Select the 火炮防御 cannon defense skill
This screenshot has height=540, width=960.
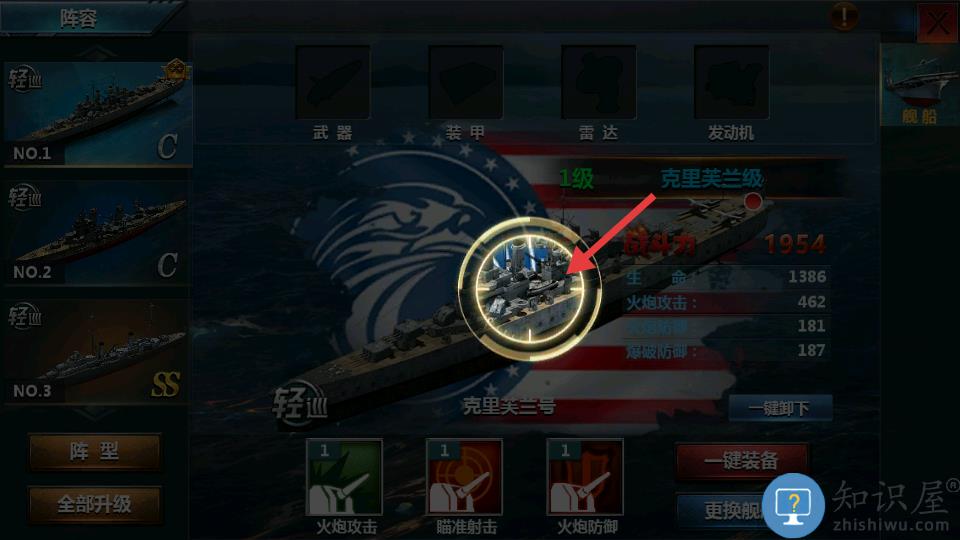(x=585, y=478)
